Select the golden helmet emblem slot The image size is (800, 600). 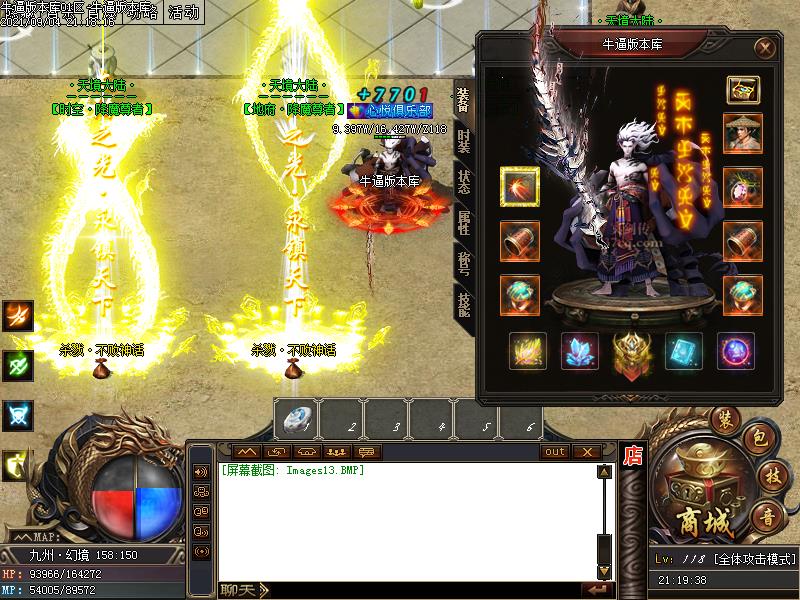coord(632,351)
